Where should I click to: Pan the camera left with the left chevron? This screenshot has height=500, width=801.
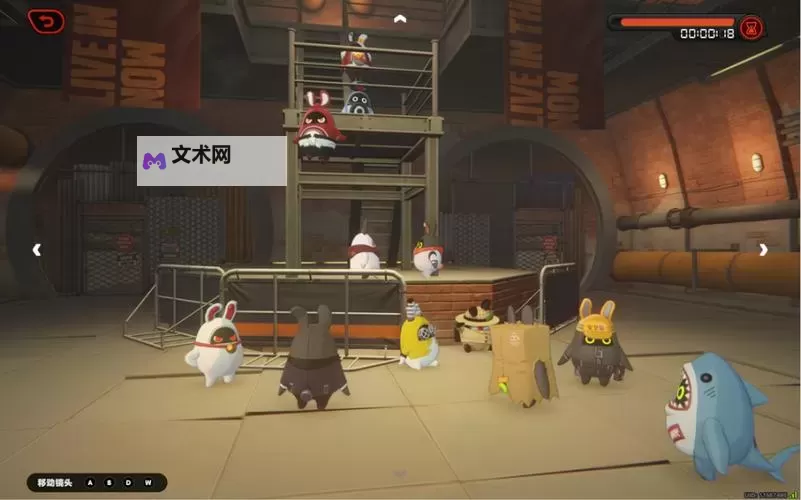pos(37,250)
